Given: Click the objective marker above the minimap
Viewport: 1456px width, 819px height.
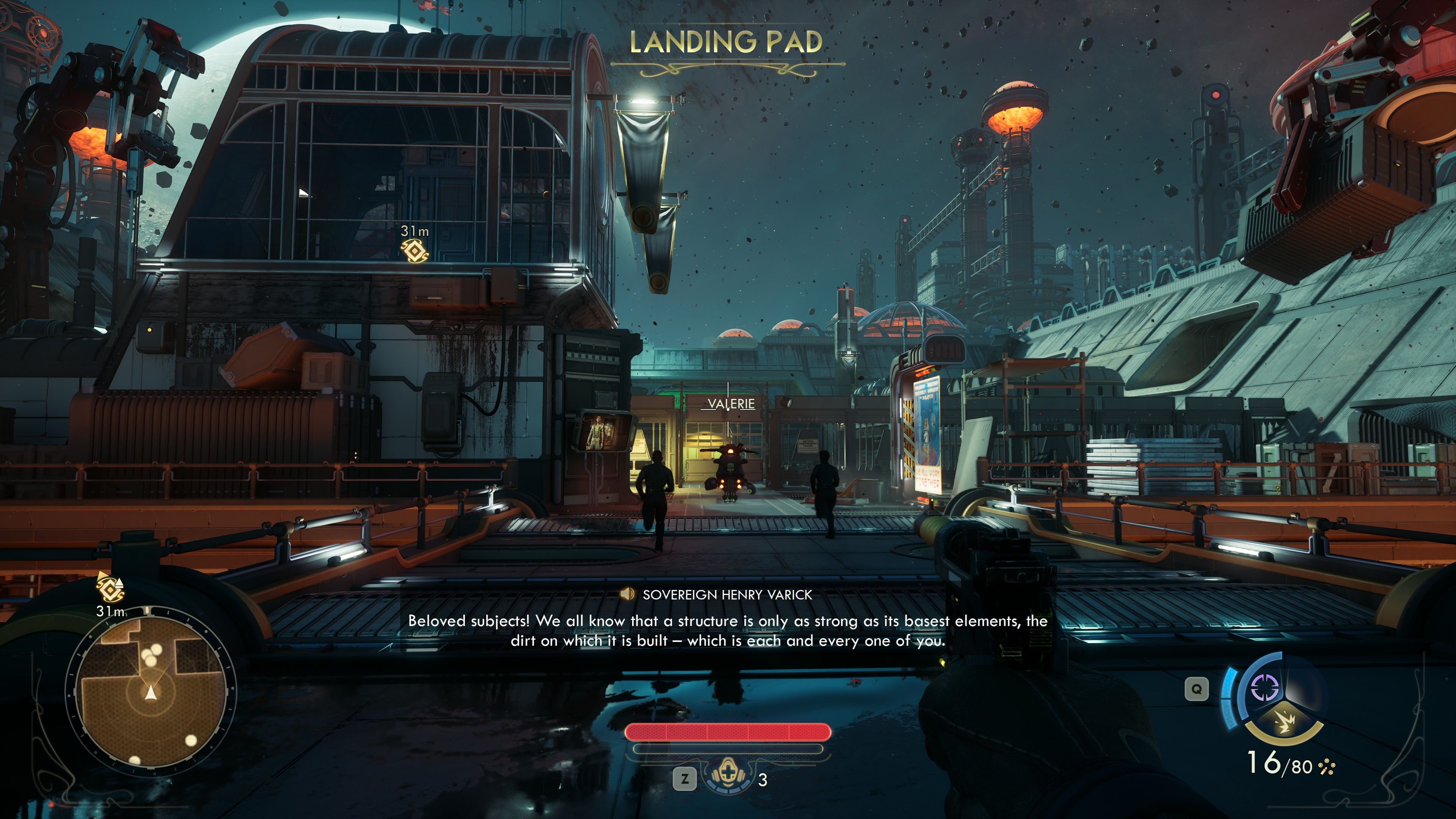Looking at the screenshot, I should click(110, 588).
